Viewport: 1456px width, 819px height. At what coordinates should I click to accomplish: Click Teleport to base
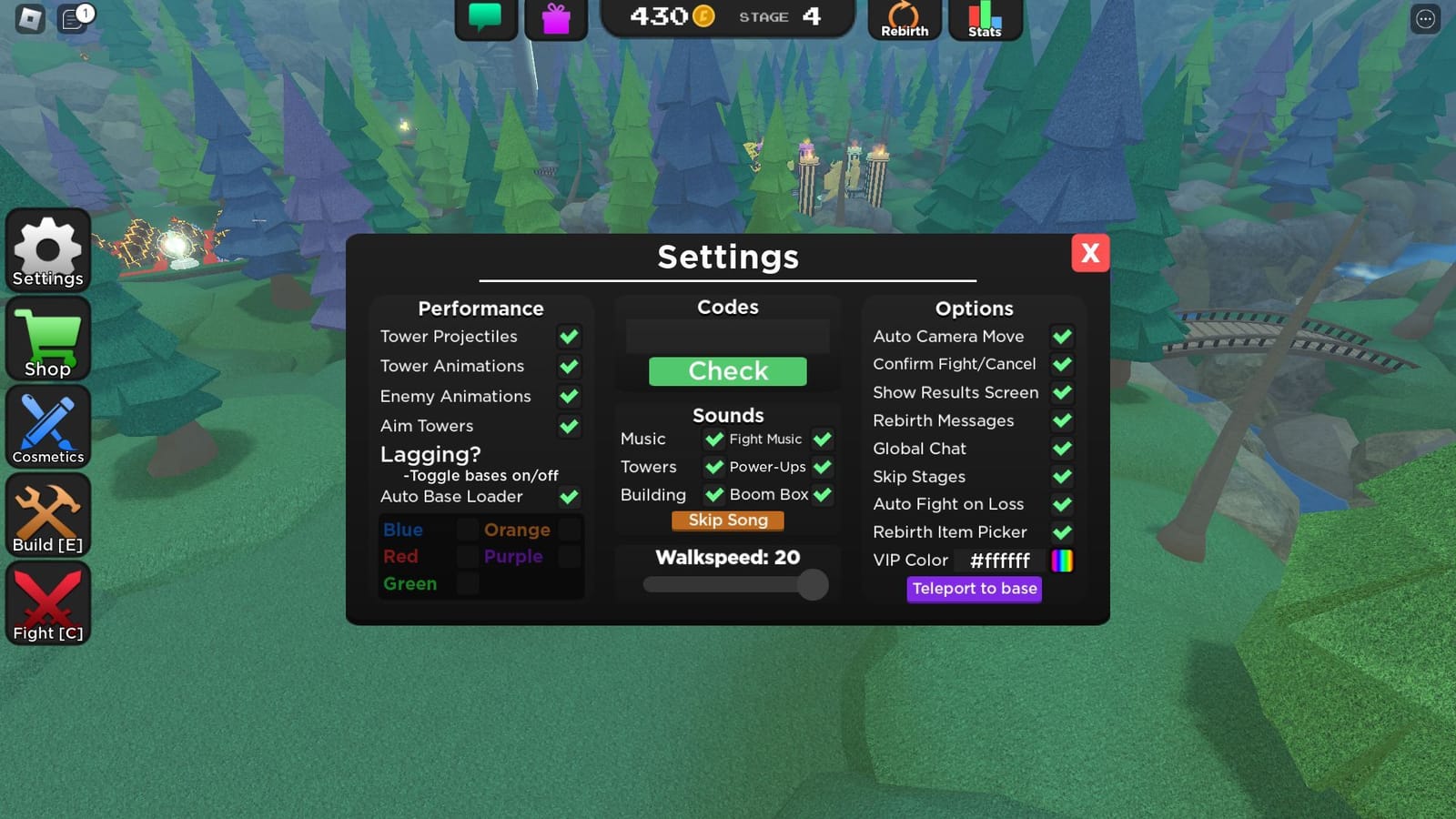[x=974, y=589]
